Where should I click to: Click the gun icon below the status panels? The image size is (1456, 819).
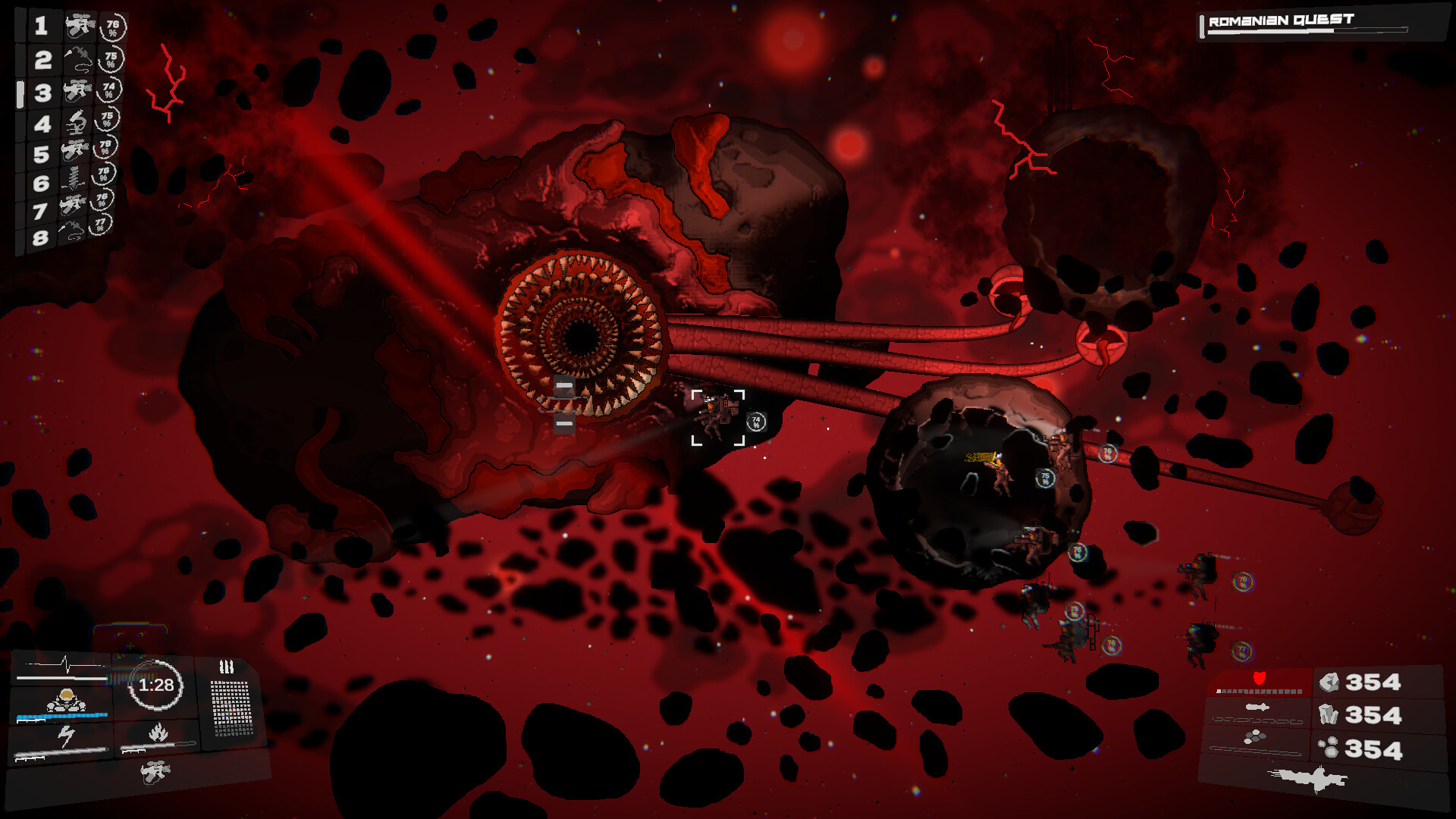pyautogui.click(x=156, y=772)
